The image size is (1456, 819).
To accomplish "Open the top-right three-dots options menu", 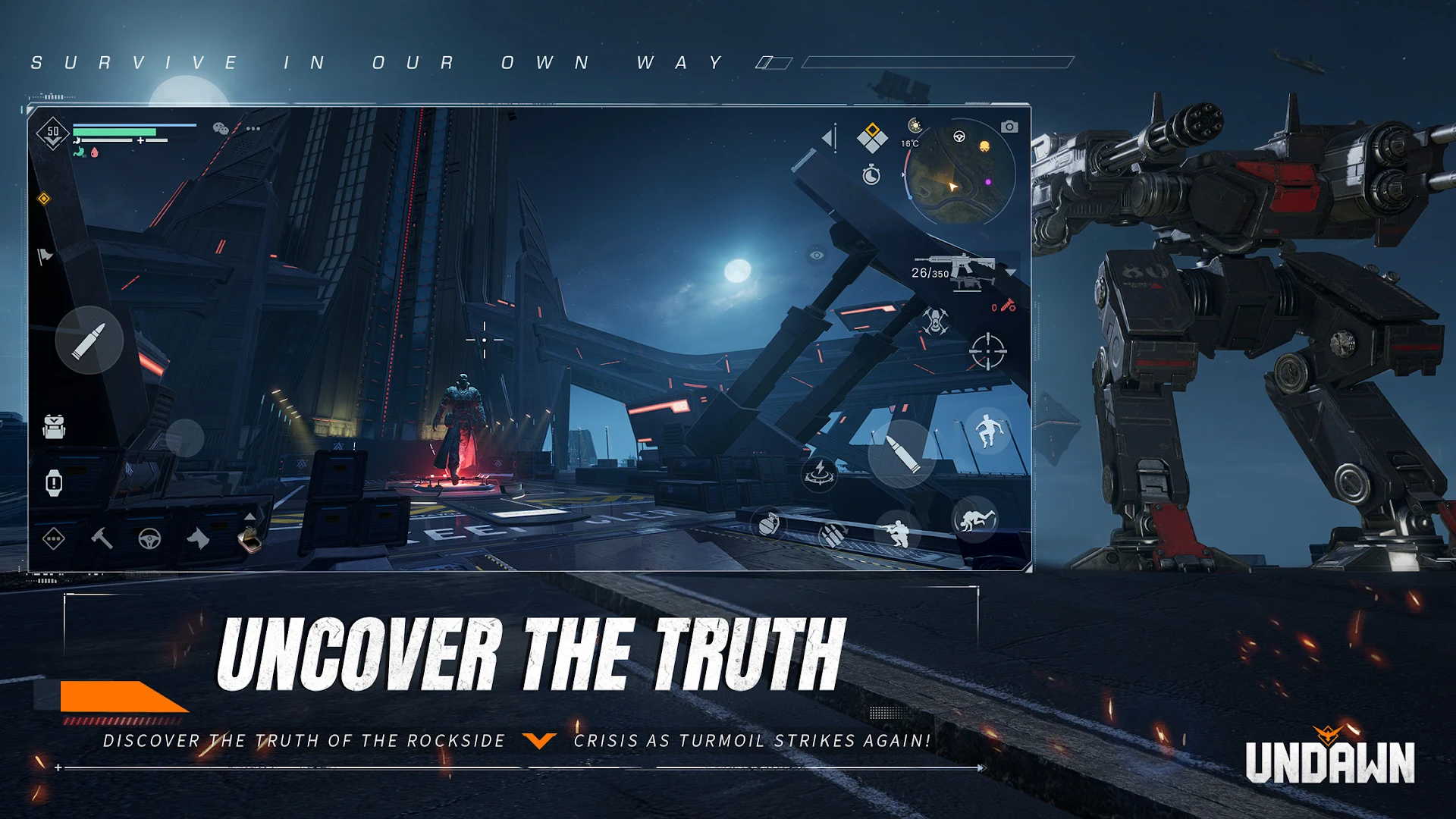I will 253,128.
